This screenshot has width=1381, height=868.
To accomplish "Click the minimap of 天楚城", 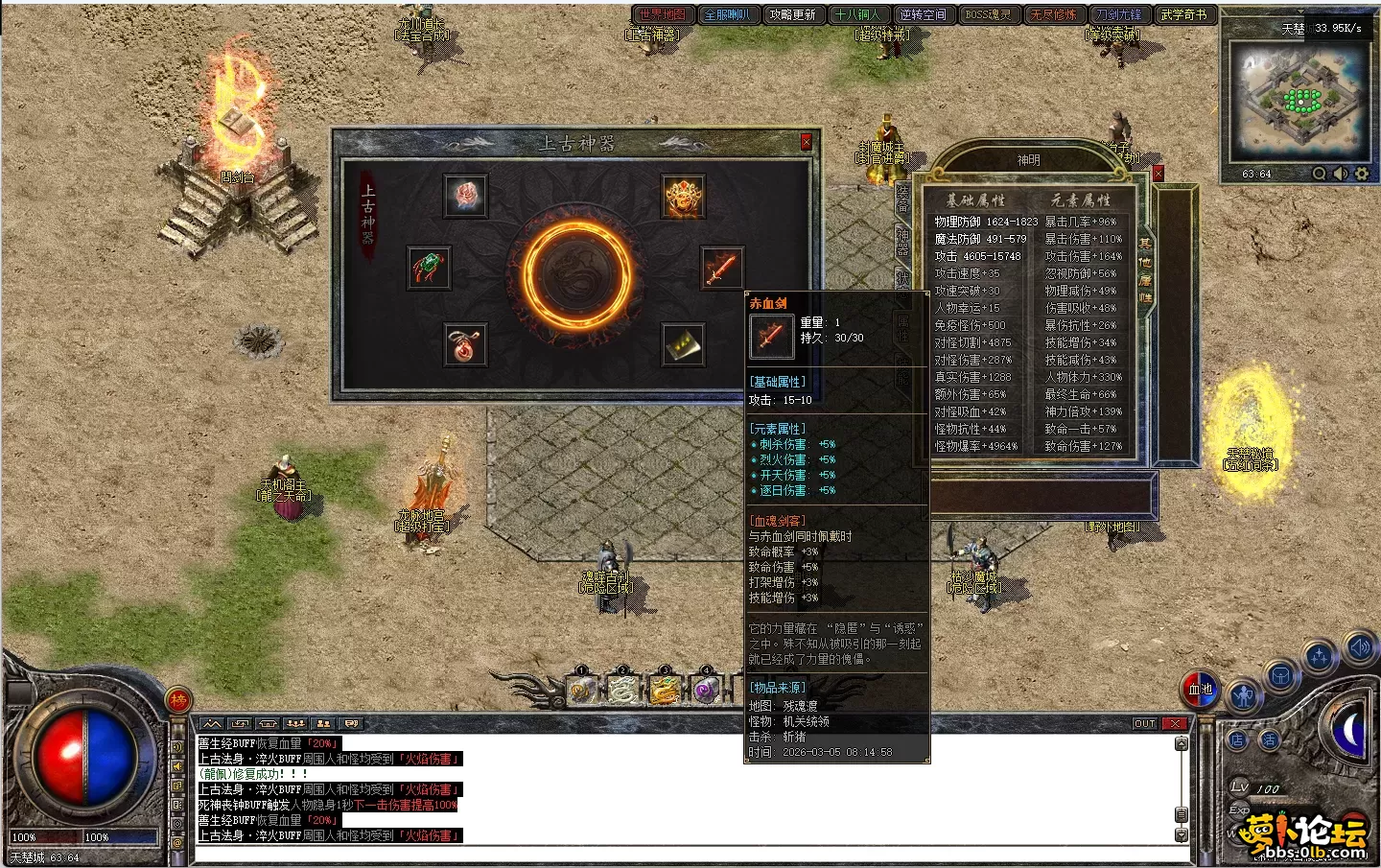I will pyautogui.click(x=1299, y=101).
